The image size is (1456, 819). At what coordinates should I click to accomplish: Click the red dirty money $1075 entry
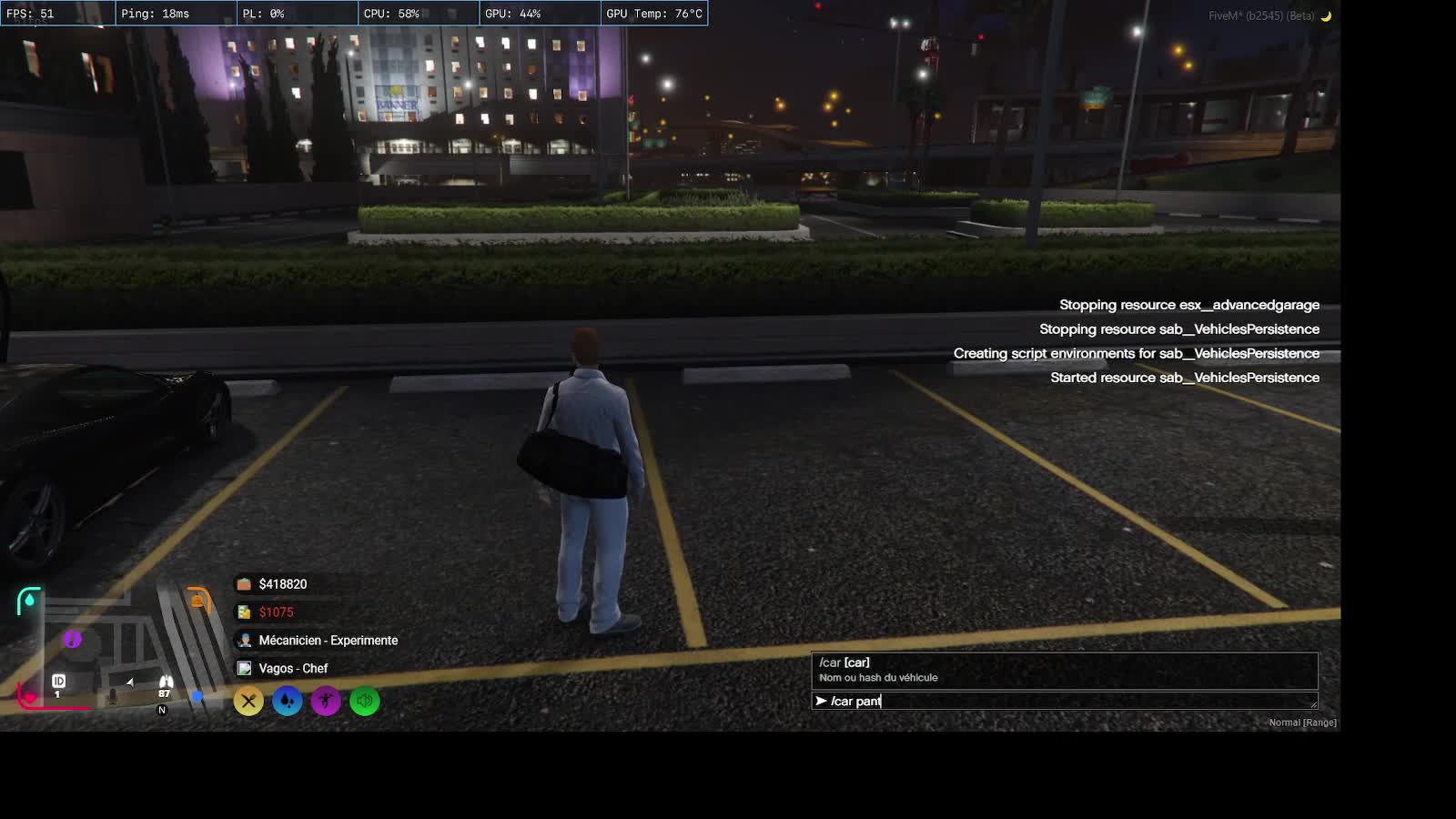pyautogui.click(x=276, y=612)
